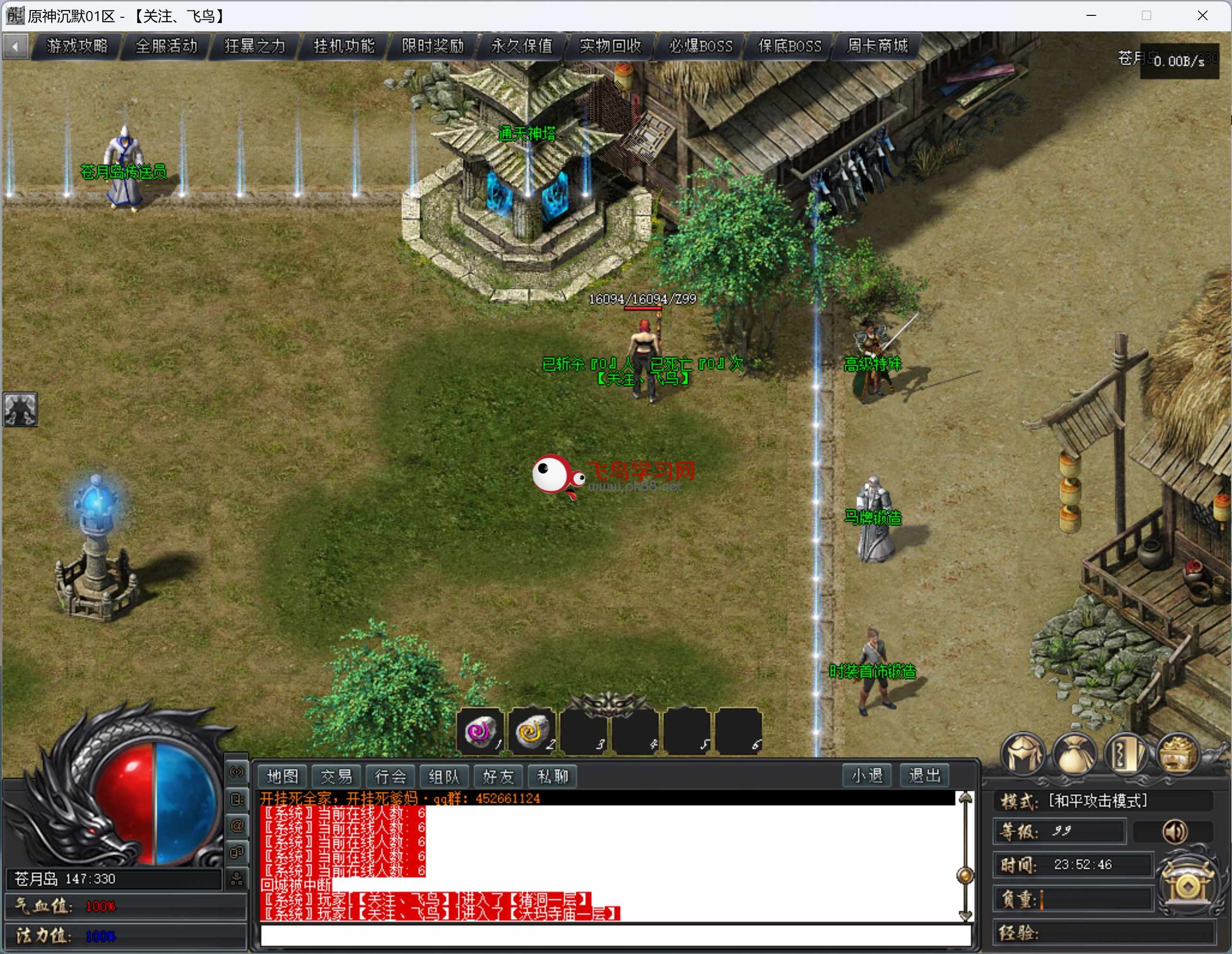This screenshot has width=1232, height=954.
Task: Open the 交易 trade panel
Action: (337, 776)
